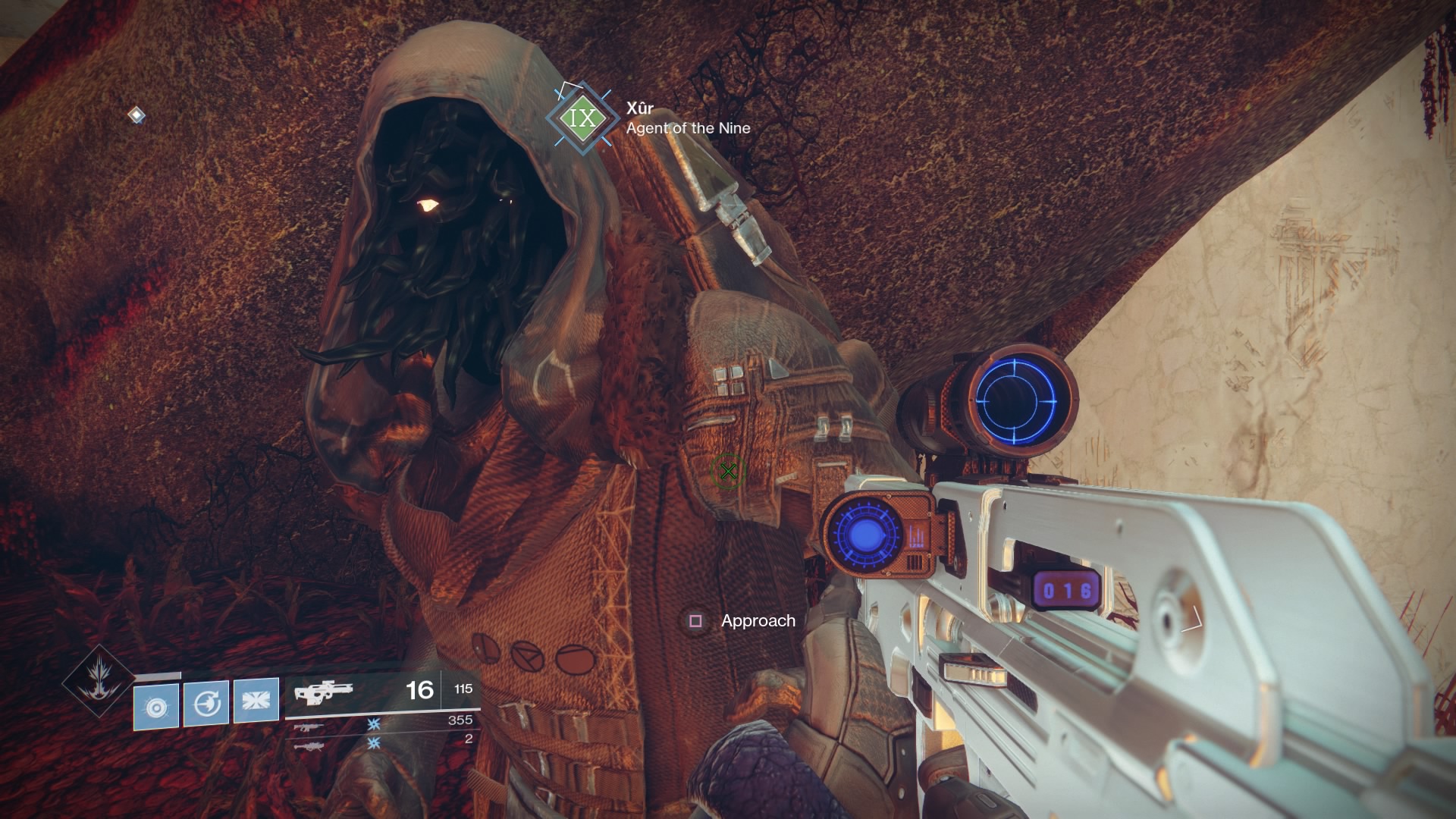Click the Agent of the Nine subtitle
1456x819 pixels.
[x=687, y=129]
